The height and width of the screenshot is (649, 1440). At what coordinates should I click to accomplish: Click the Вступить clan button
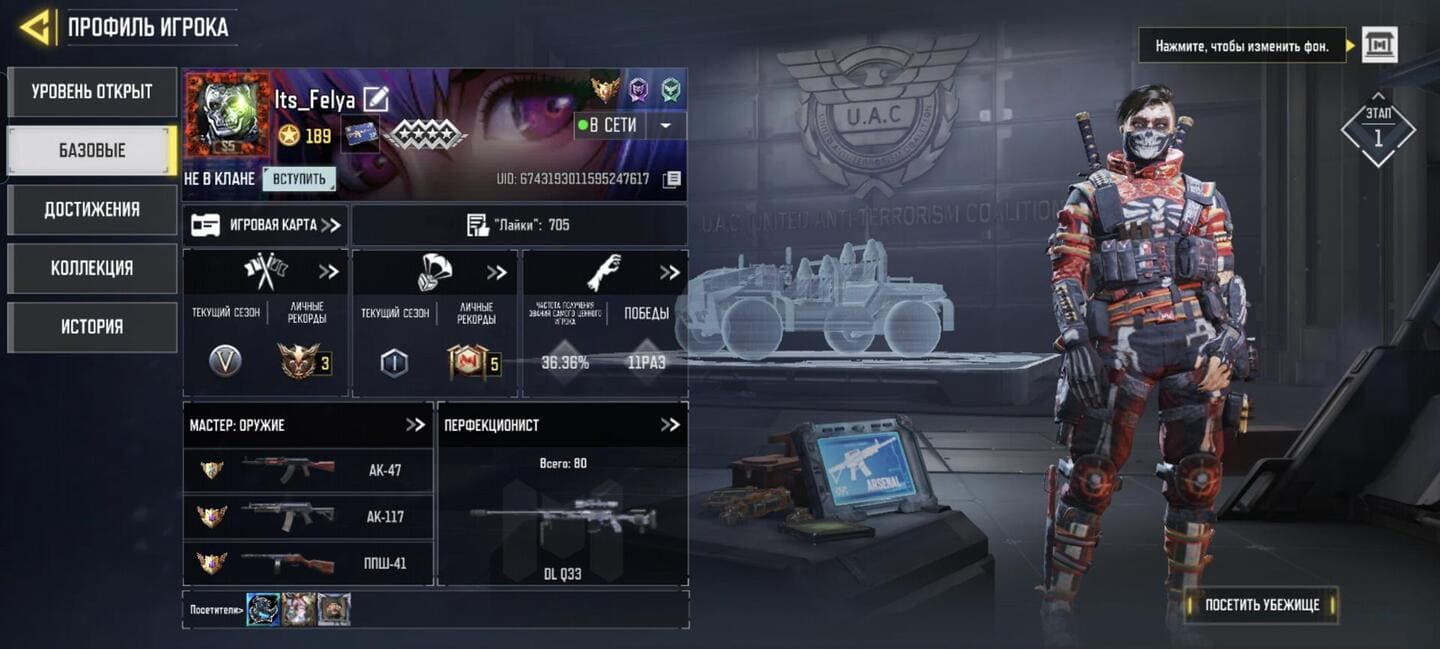click(x=299, y=179)
